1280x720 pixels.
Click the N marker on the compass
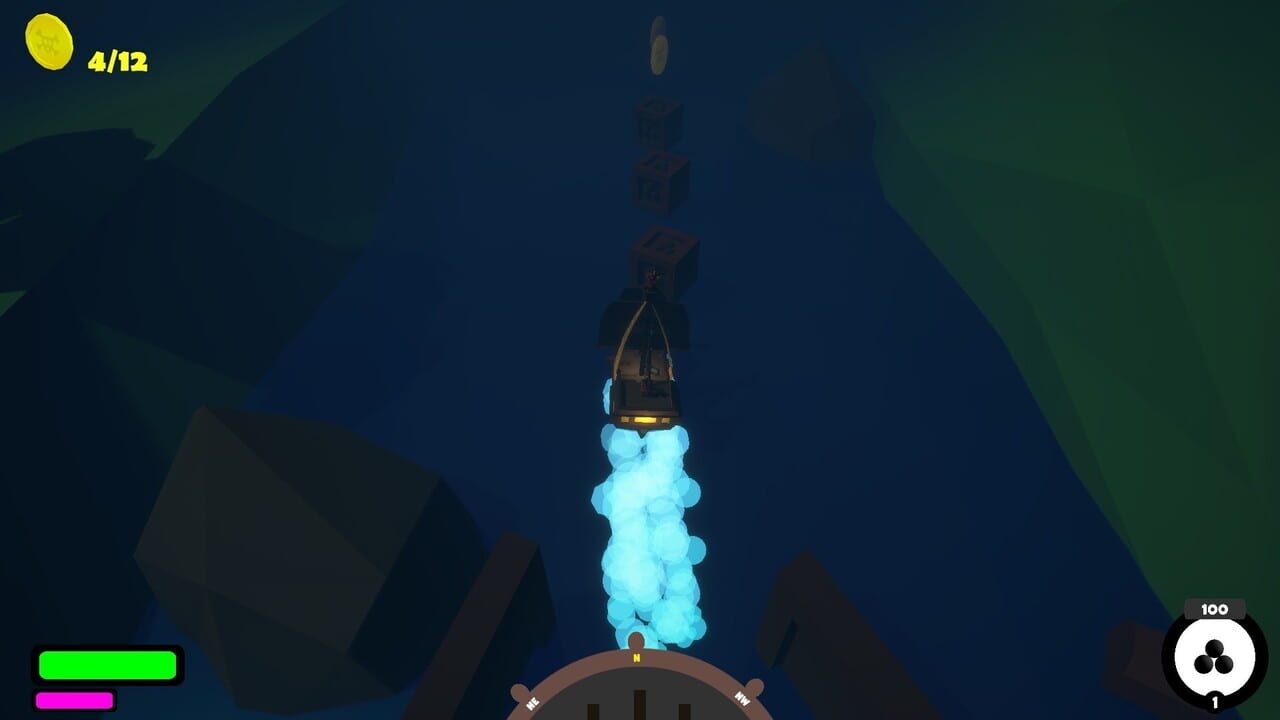637,658
